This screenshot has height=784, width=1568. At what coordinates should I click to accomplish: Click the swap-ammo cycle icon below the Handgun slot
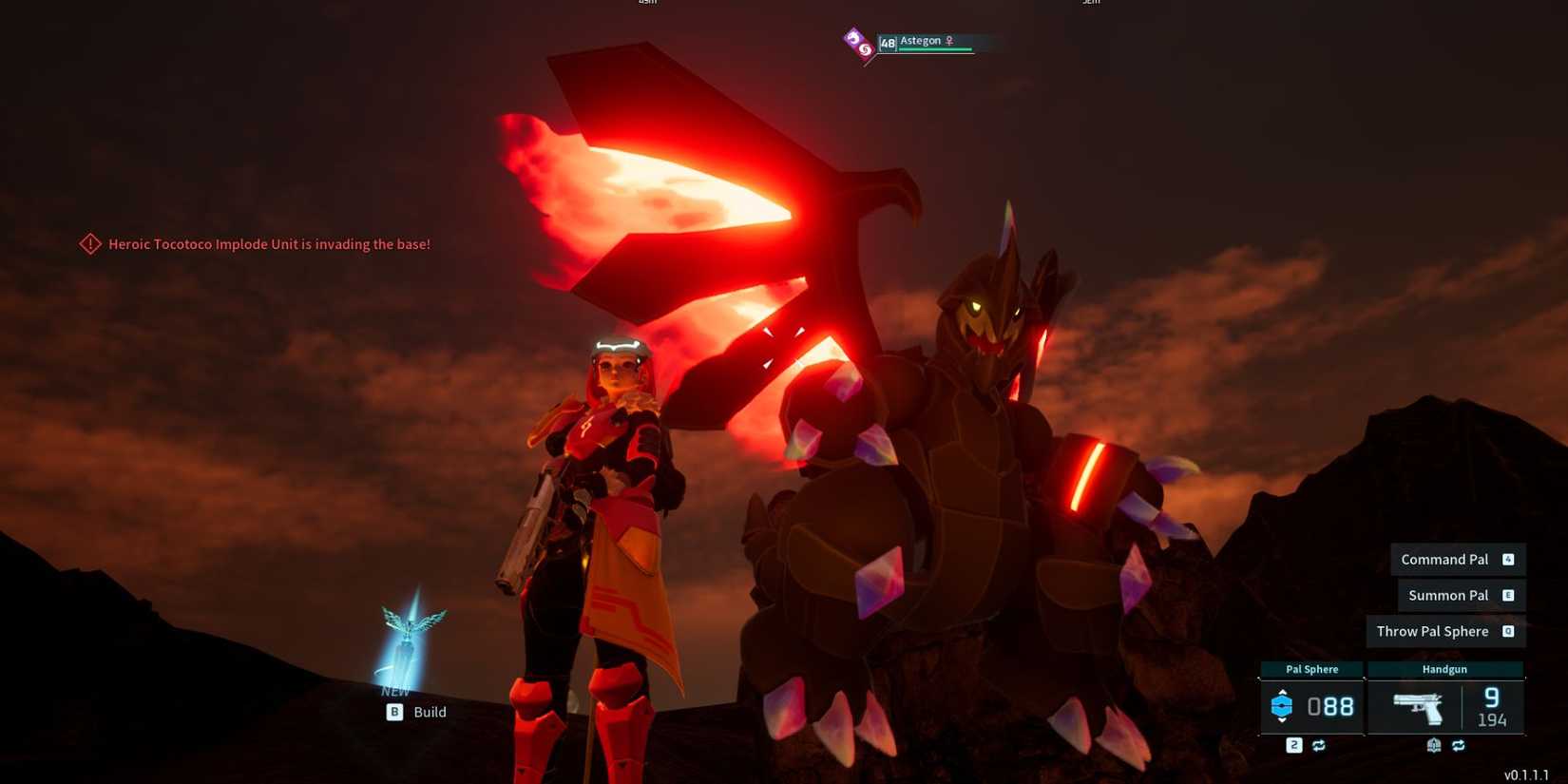click(x=1460, y=745)
